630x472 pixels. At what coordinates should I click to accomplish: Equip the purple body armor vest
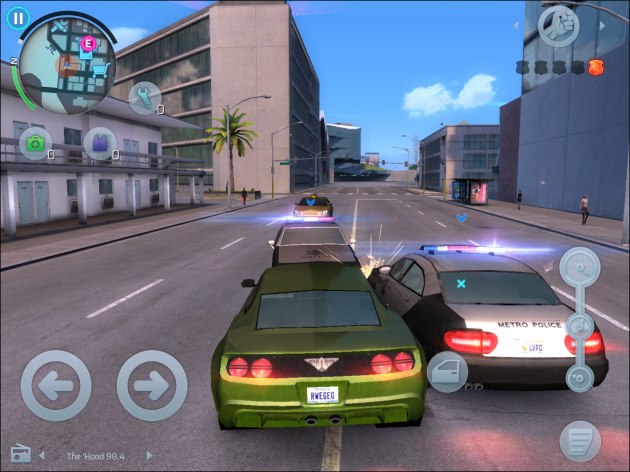(100, 144)
